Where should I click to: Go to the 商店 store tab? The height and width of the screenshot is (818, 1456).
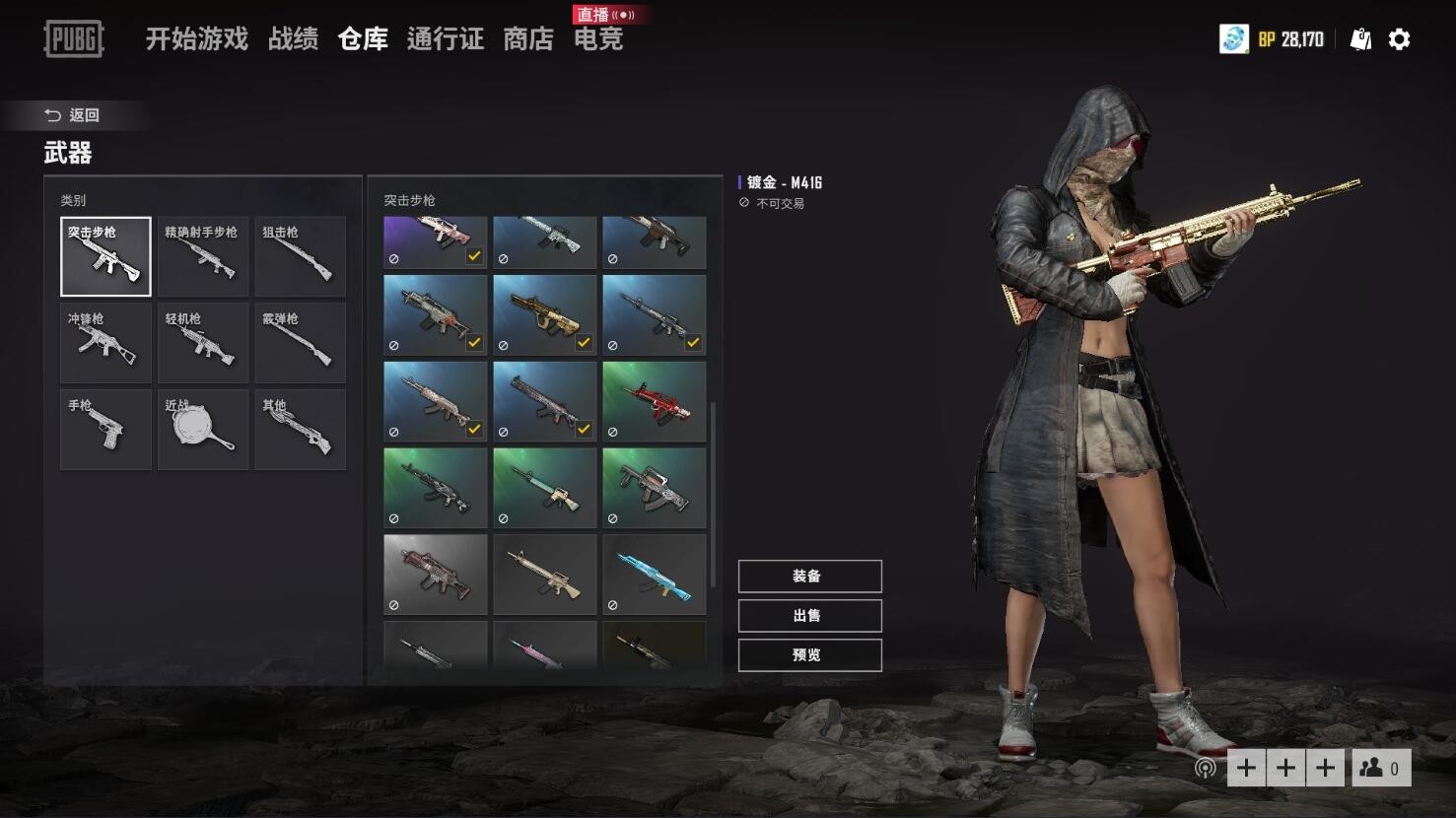(528, 39)
